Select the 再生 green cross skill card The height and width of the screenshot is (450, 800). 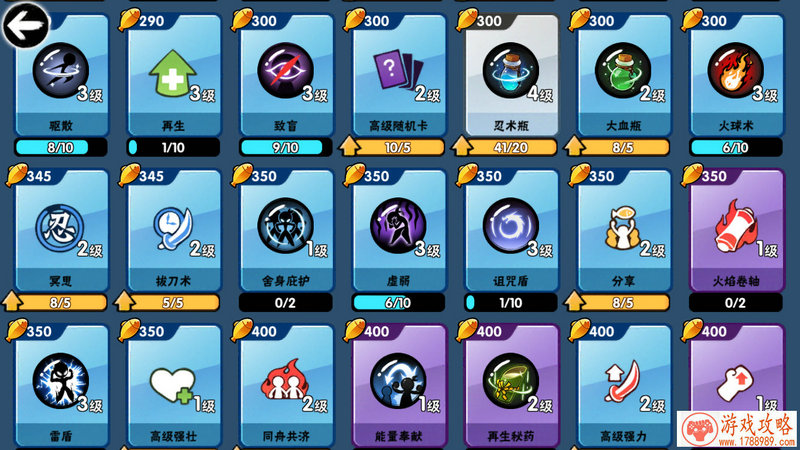click(174, 75)
